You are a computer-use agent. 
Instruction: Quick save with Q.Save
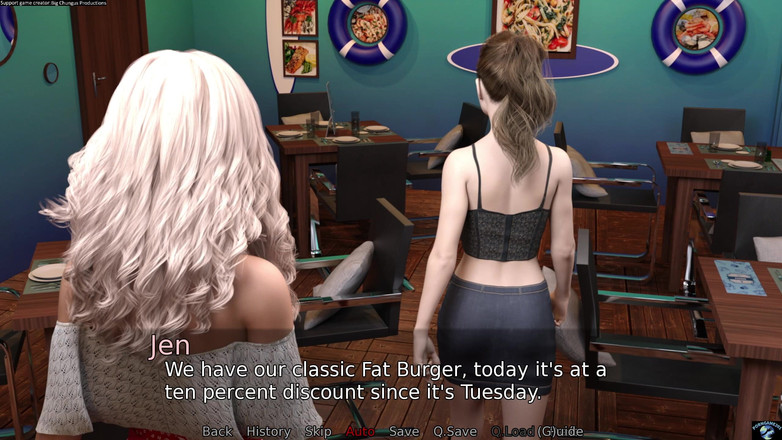[454, 431]
